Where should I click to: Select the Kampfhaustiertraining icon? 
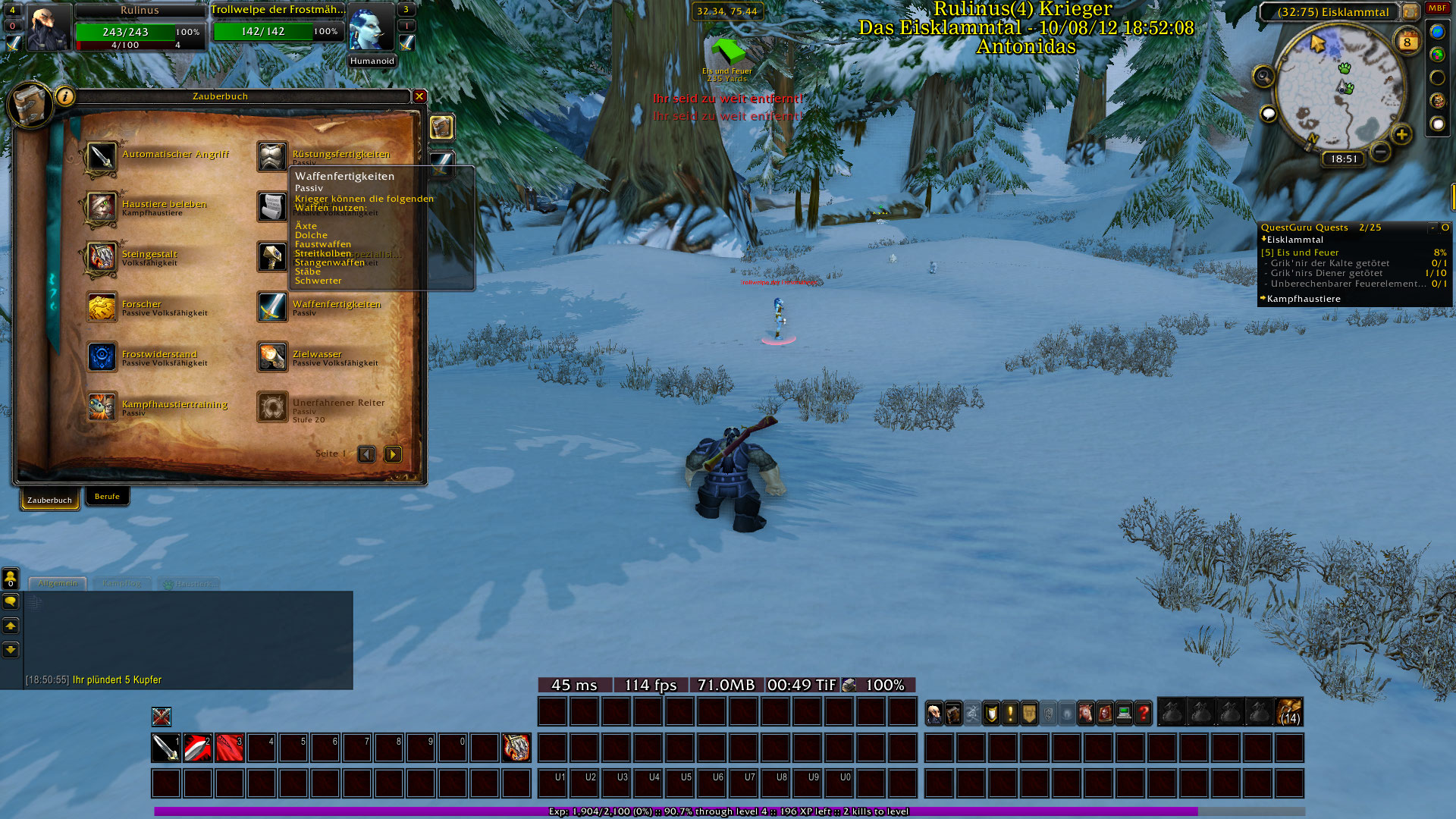click(x=102, y=407)
